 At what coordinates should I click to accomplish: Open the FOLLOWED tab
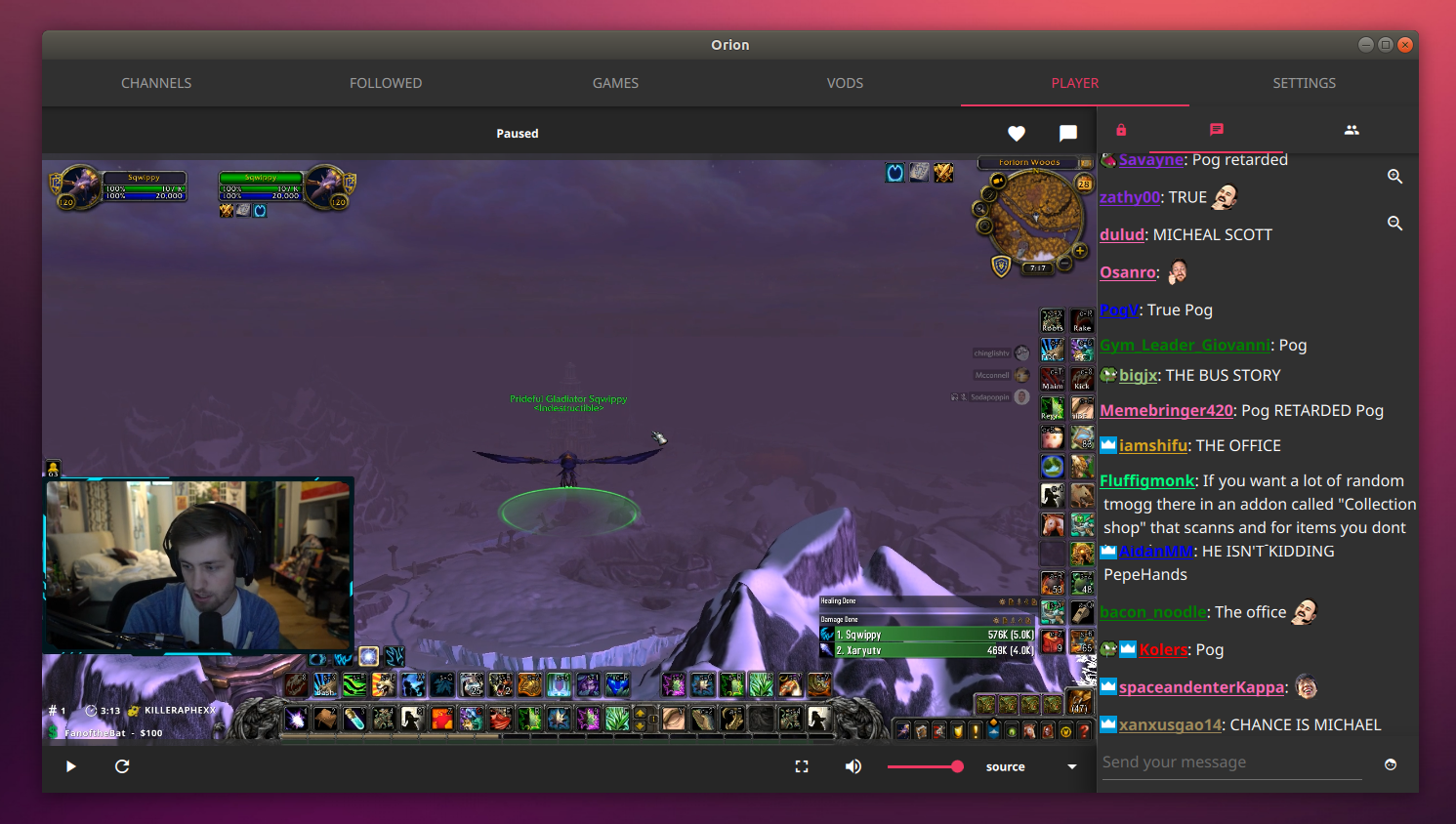pos(386,83)
